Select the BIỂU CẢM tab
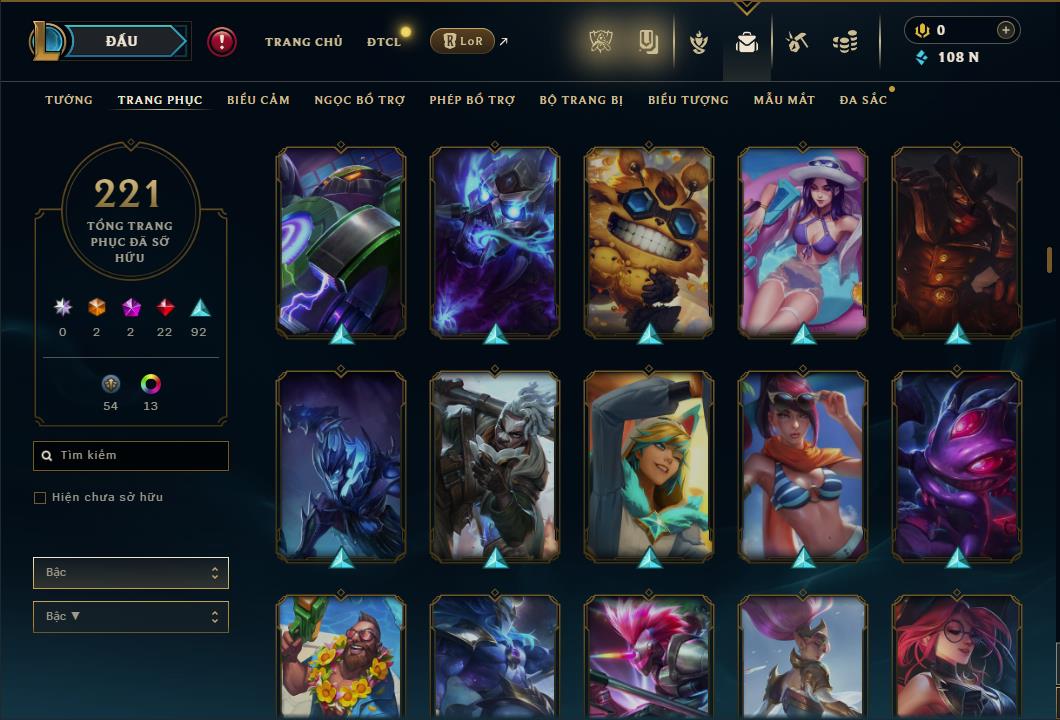 [258, 100]
